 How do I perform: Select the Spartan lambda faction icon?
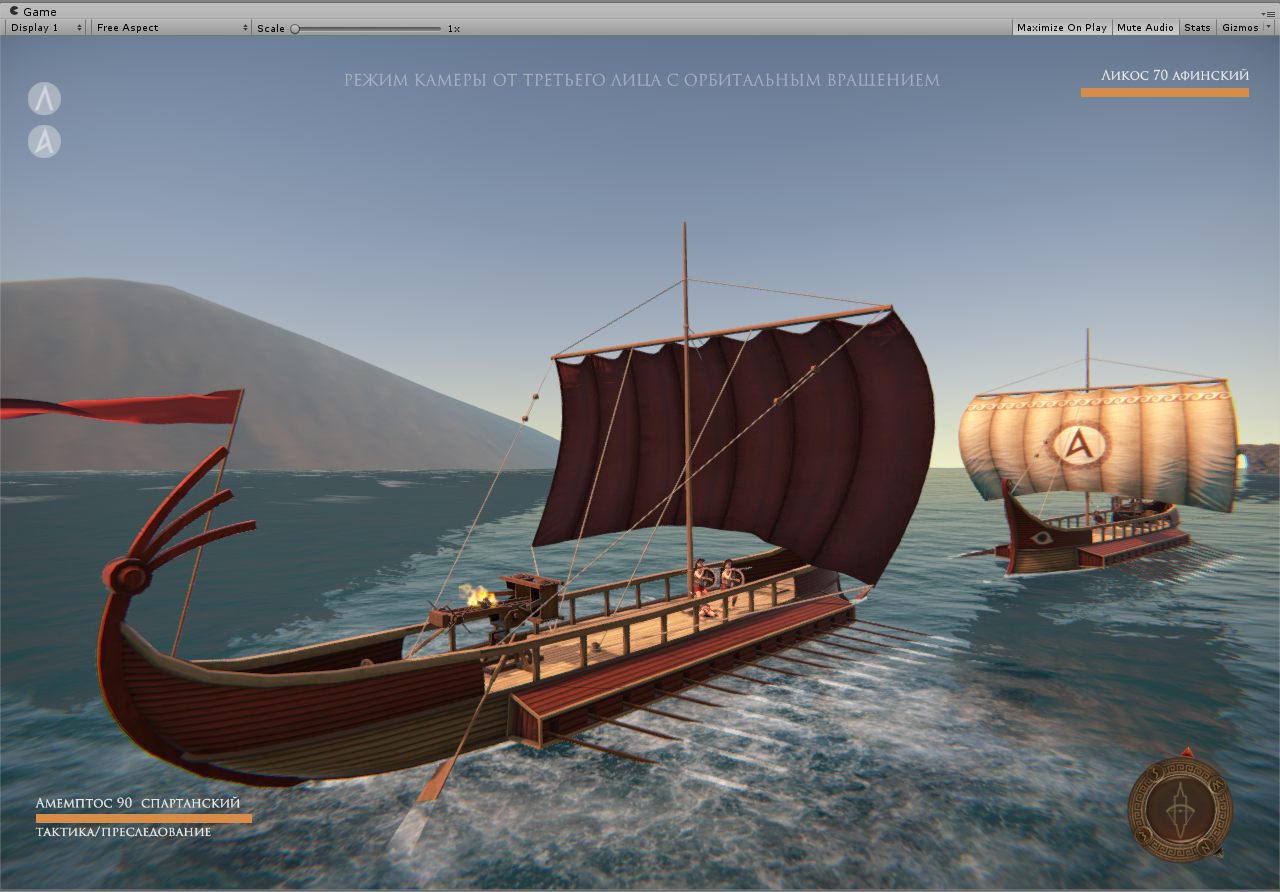pos(44,98)
